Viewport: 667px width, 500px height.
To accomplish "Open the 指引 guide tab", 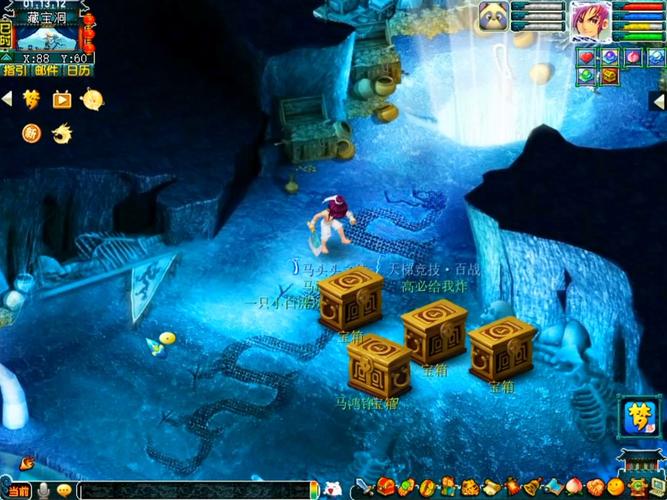I will pyautogui.click(x=15, y=70).
